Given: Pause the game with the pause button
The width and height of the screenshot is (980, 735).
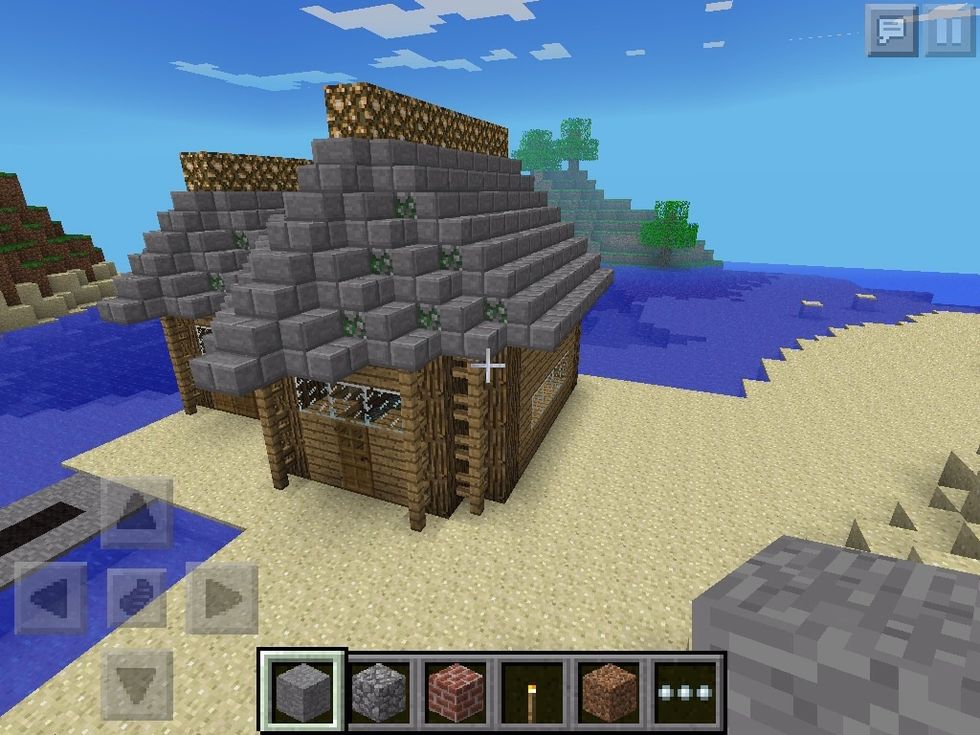Looking at the screenshot, I should click(x=948, y=31).
